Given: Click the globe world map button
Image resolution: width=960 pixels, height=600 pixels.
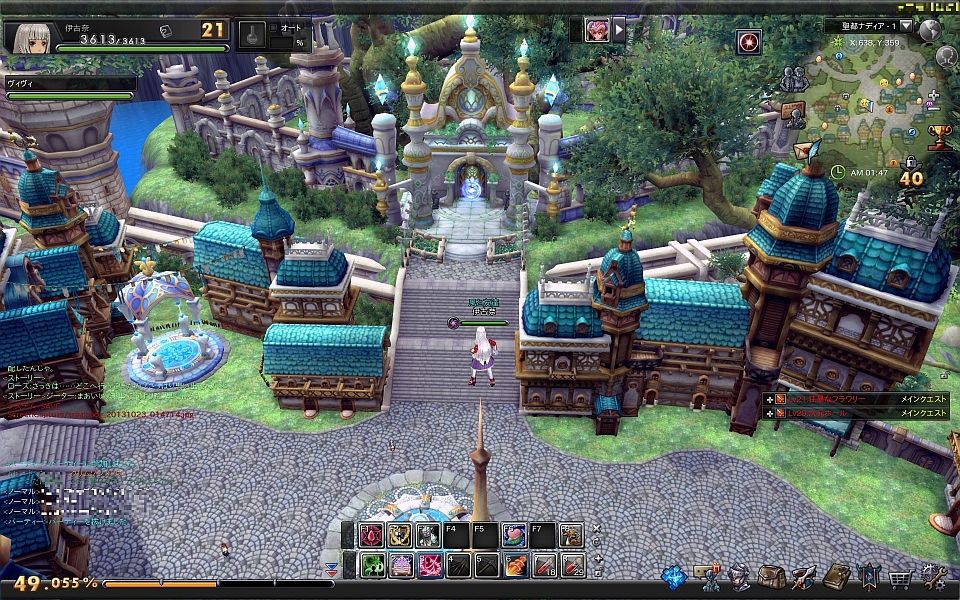Looking at the screenshot, I should coord(930,29).
